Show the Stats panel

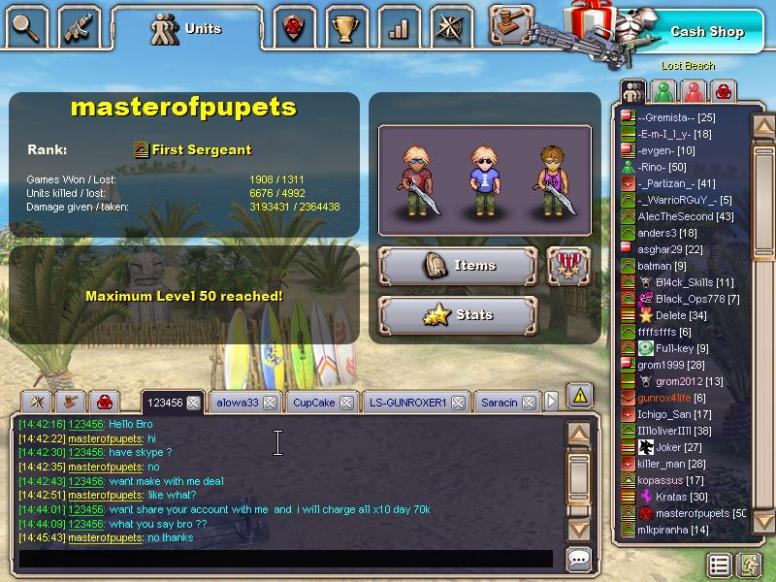pyautogui.click(x=457, y=316)
